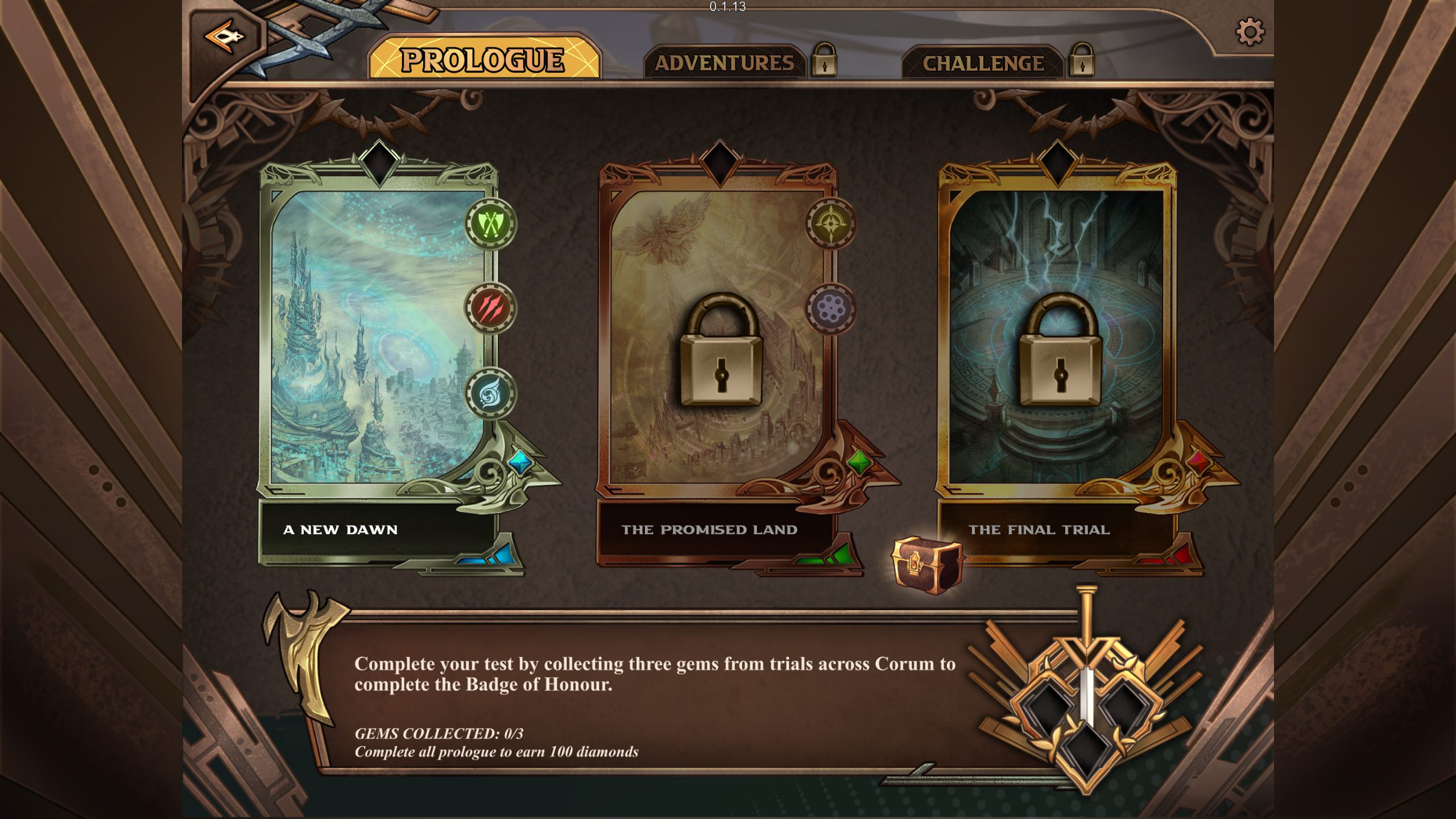
Task: Click the blue swirl trial icon
Action: click(x=490, y=394)
